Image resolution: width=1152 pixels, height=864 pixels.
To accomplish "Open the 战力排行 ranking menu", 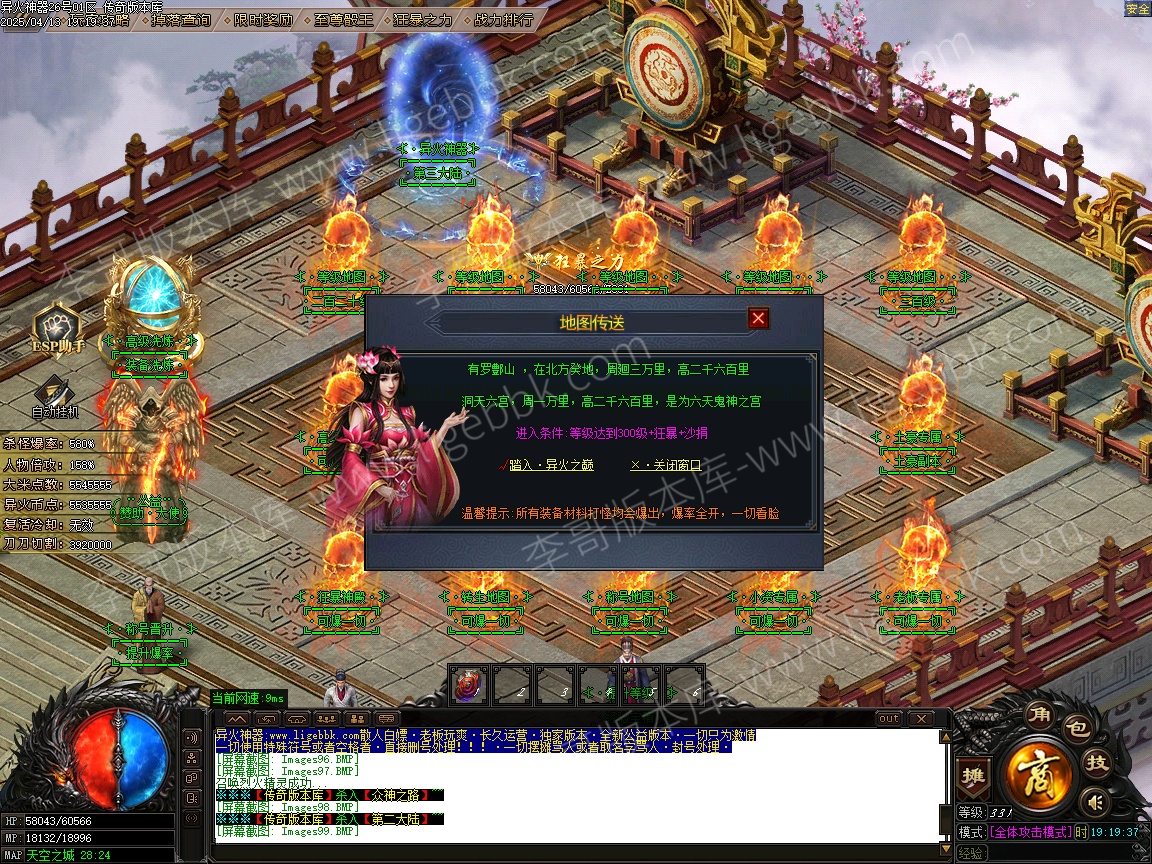I will (x=503, y=19).
